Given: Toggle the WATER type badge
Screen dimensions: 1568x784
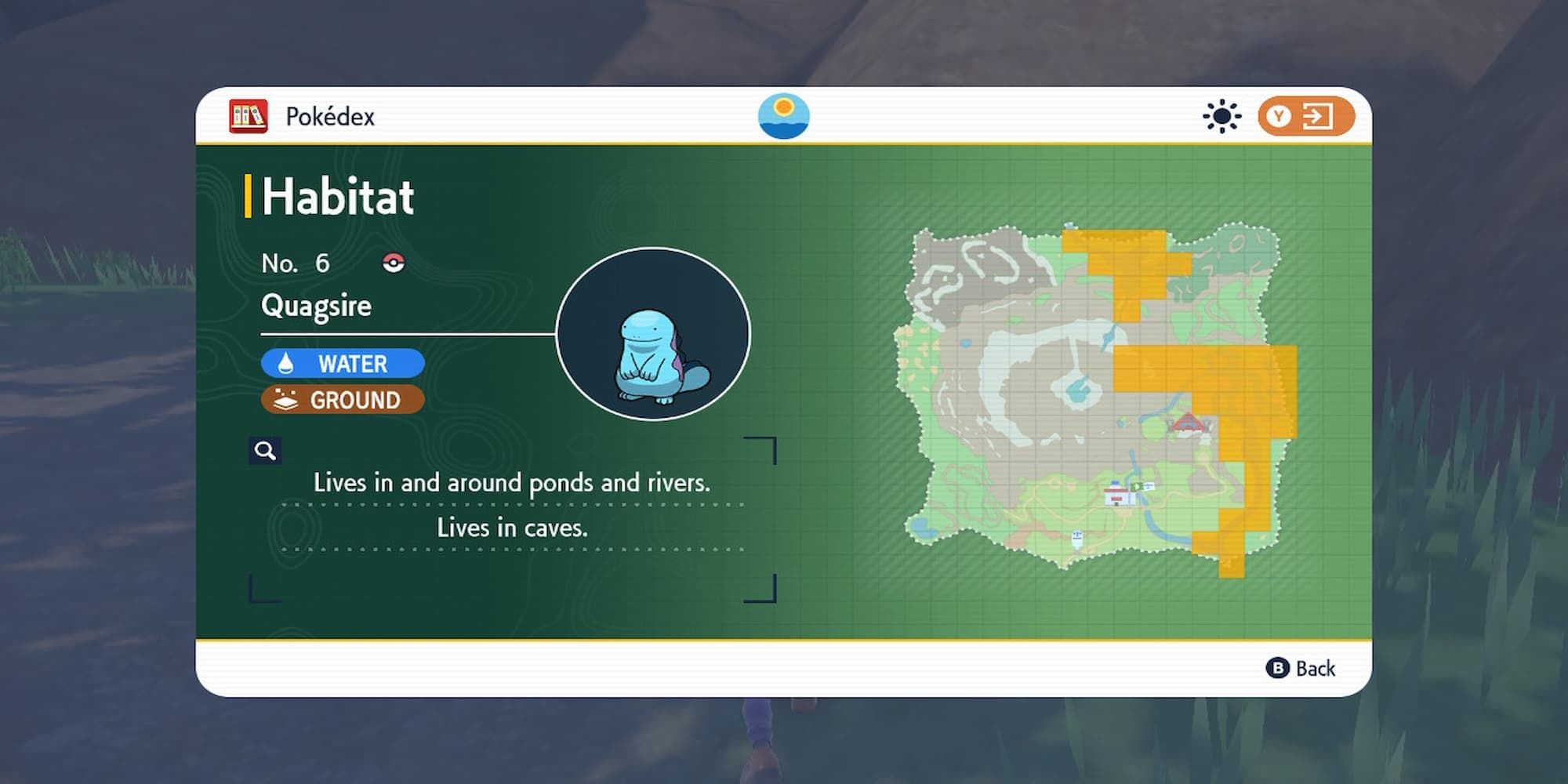Looking at the screenshot, I should (x=343, y=363).
